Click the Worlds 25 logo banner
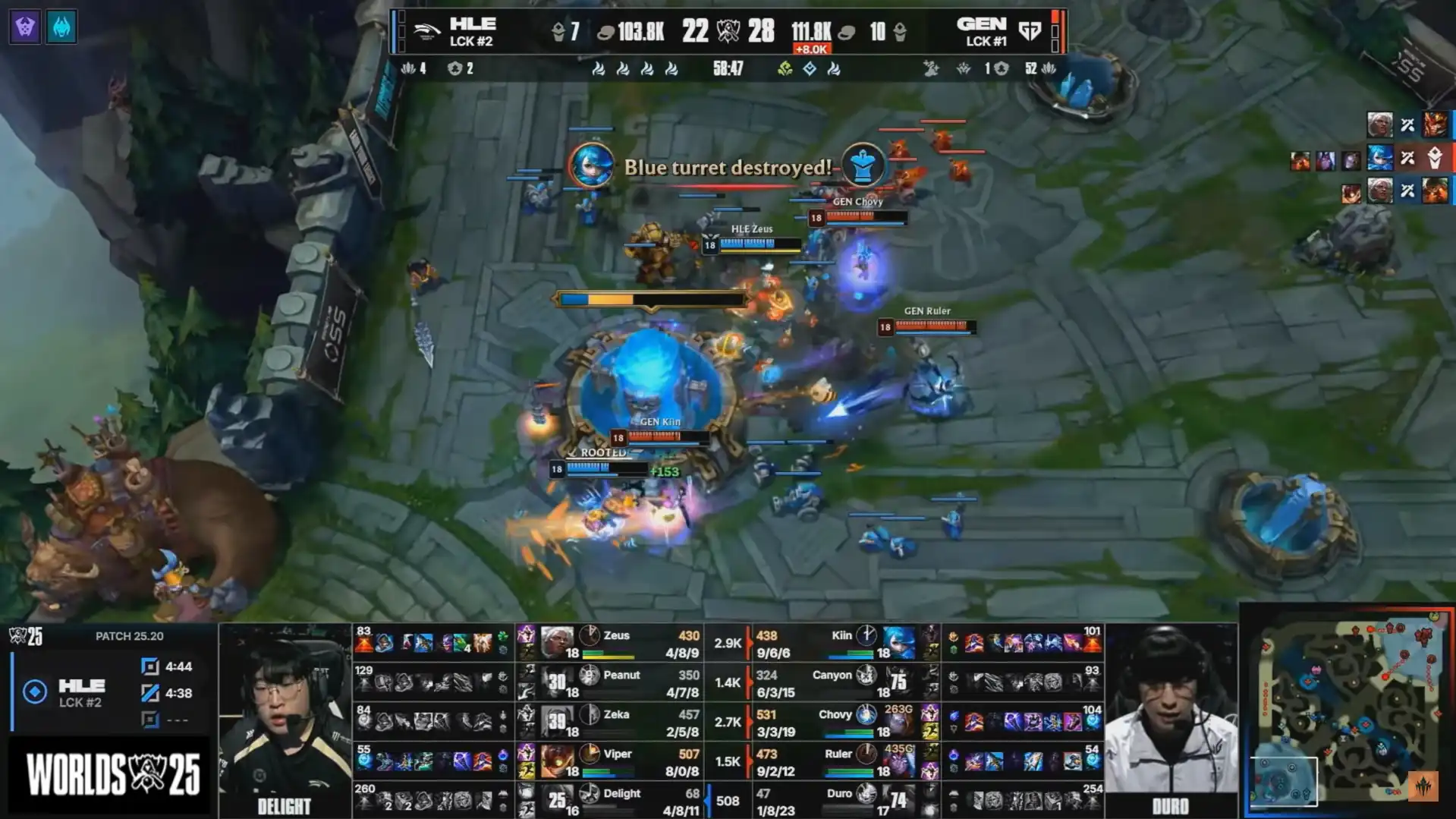The height and width of the screenshot is (819, 1456). click(112, 774)
